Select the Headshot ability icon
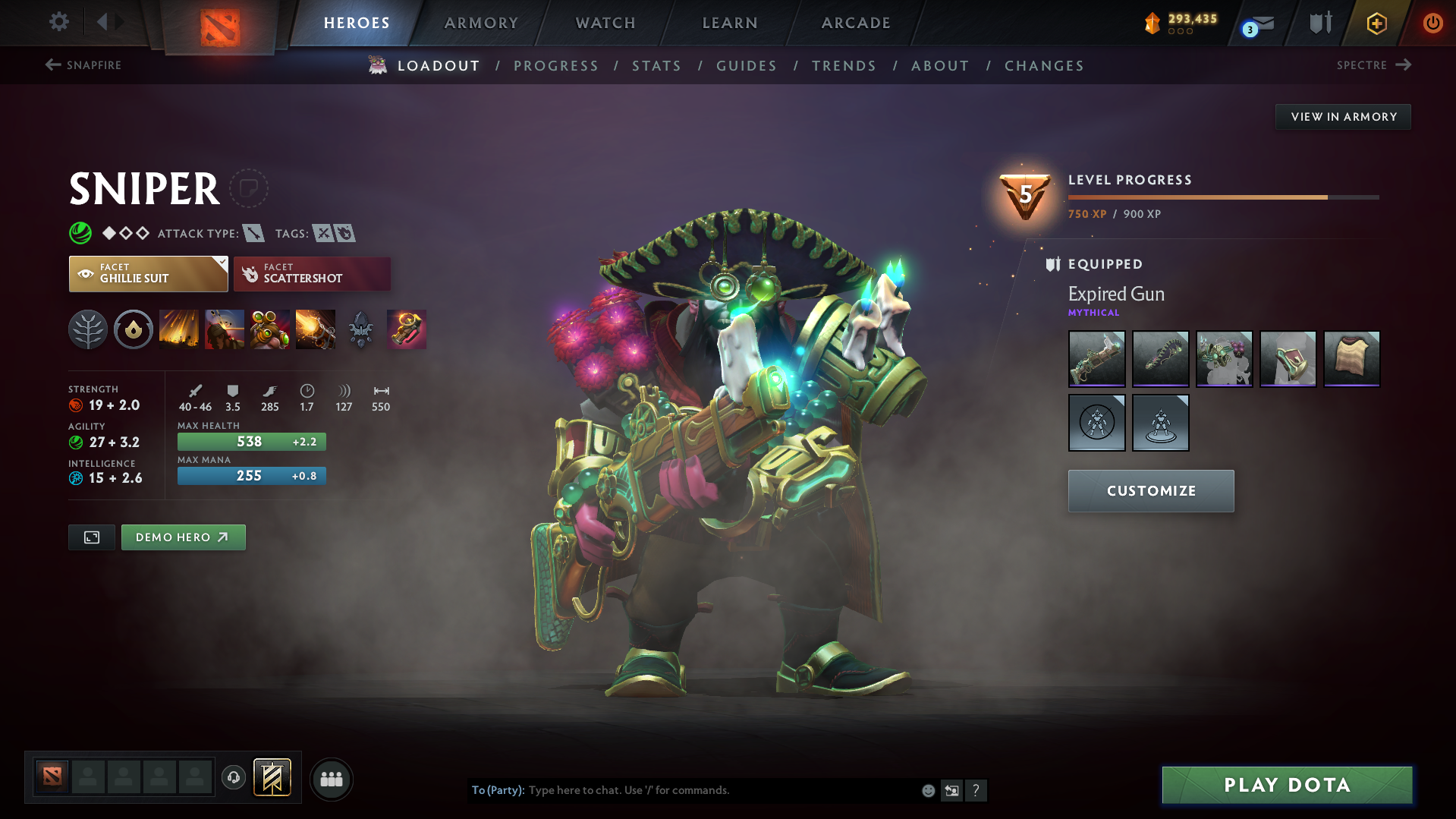Screen dimensions: 1456x819 click(x=224, y=329)
